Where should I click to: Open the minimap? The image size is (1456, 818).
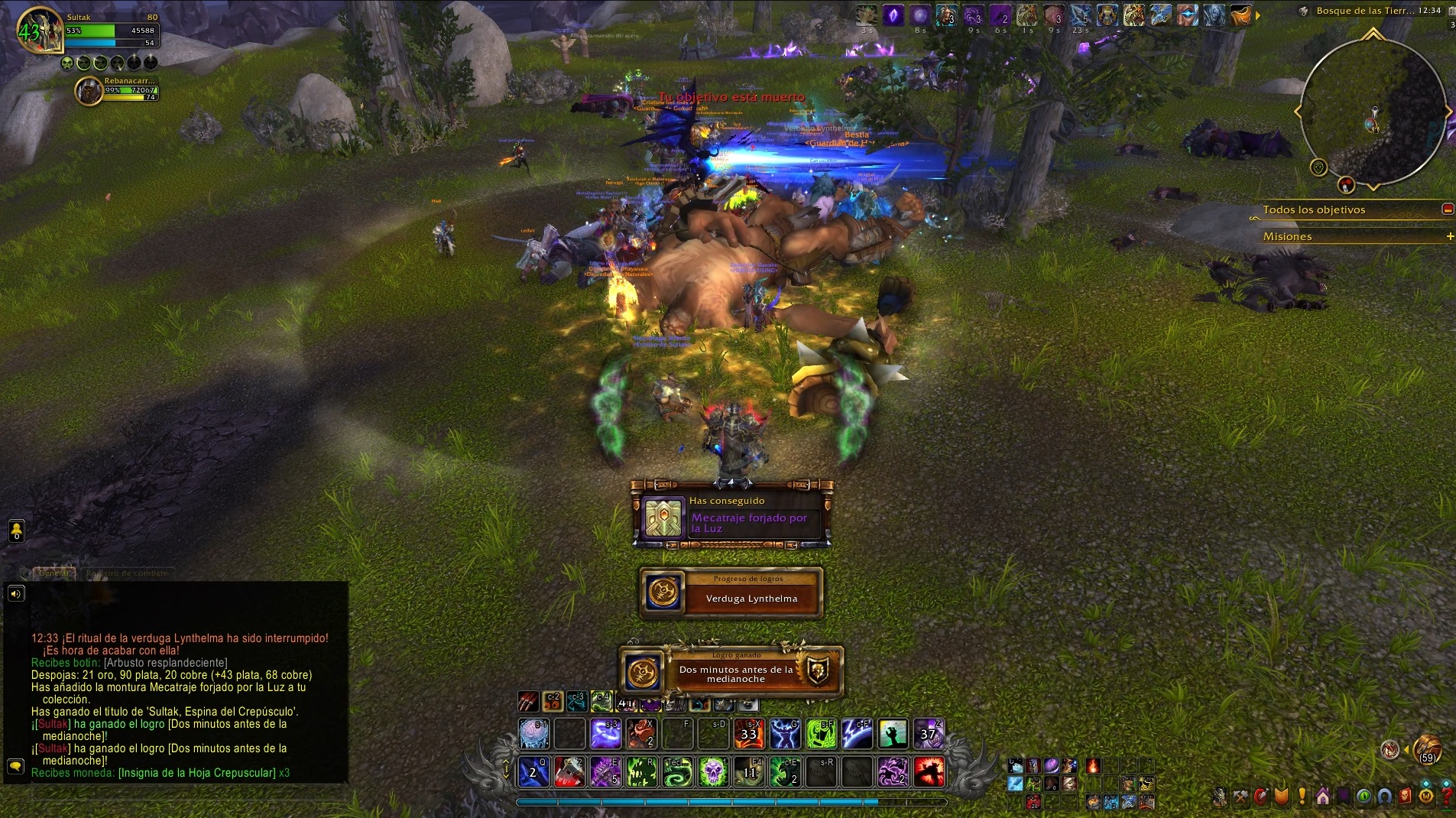(x=1373, y=112)
